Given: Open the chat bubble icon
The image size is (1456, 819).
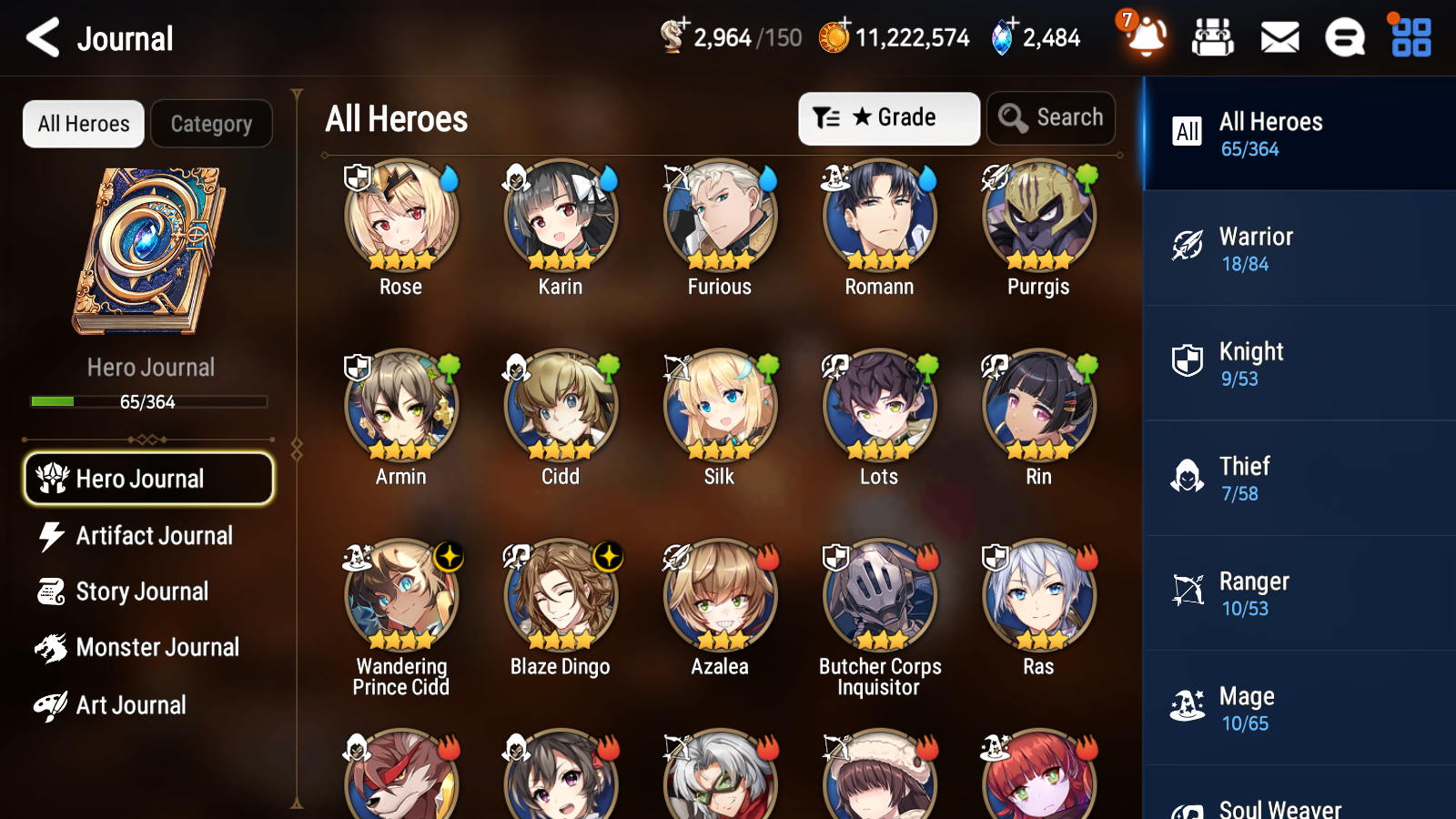Looking at the screenshot, I should [1344, 37].
